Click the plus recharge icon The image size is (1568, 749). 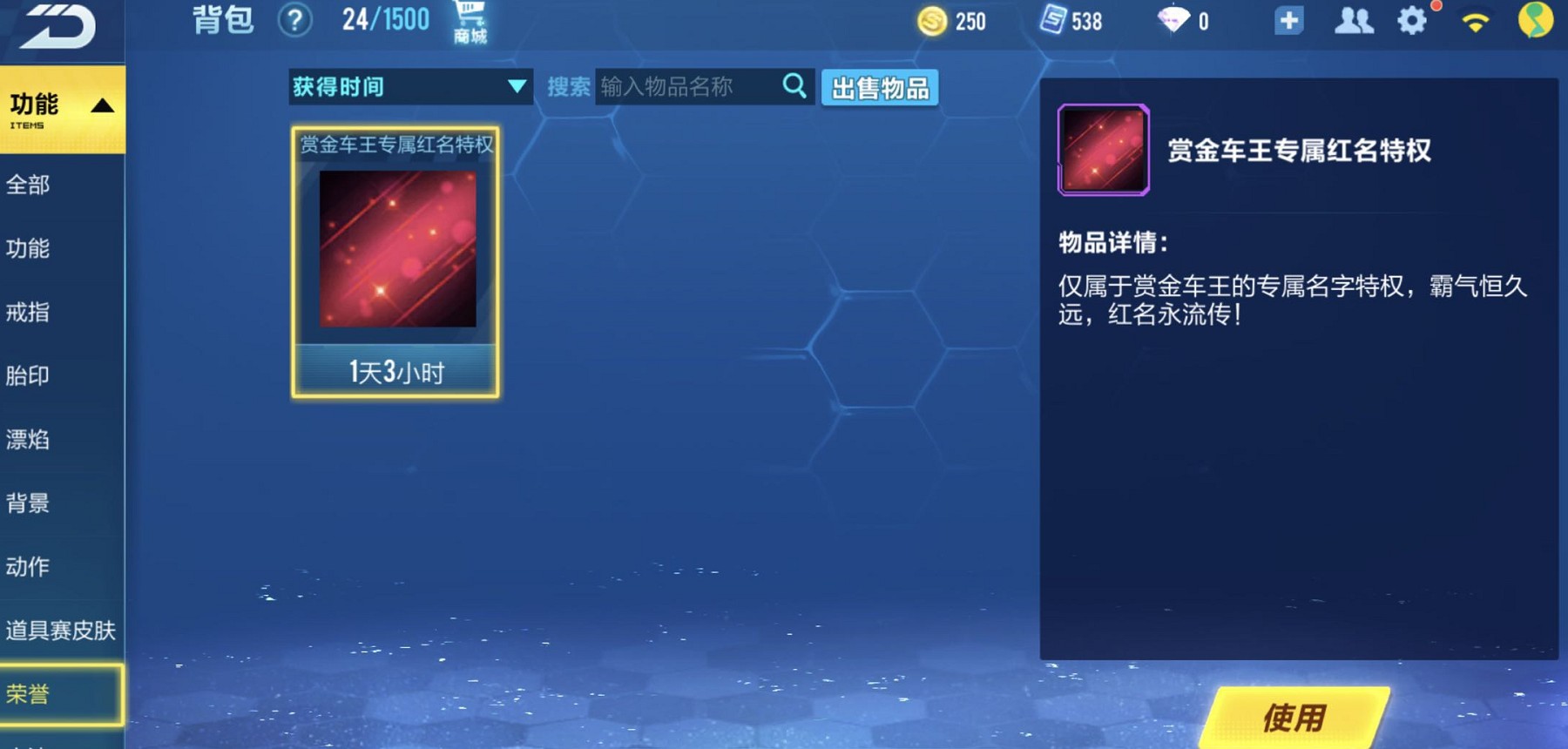click(1288, 19)
